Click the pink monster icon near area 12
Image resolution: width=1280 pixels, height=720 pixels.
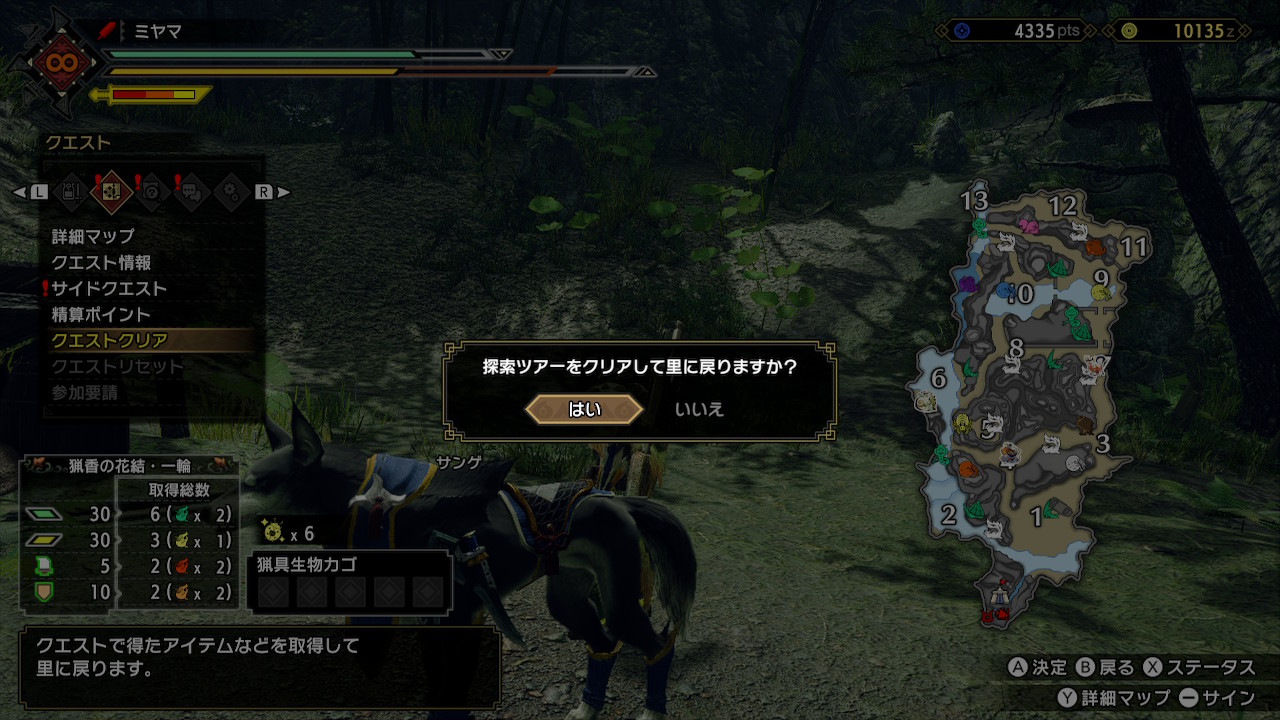click(1027, 225)
